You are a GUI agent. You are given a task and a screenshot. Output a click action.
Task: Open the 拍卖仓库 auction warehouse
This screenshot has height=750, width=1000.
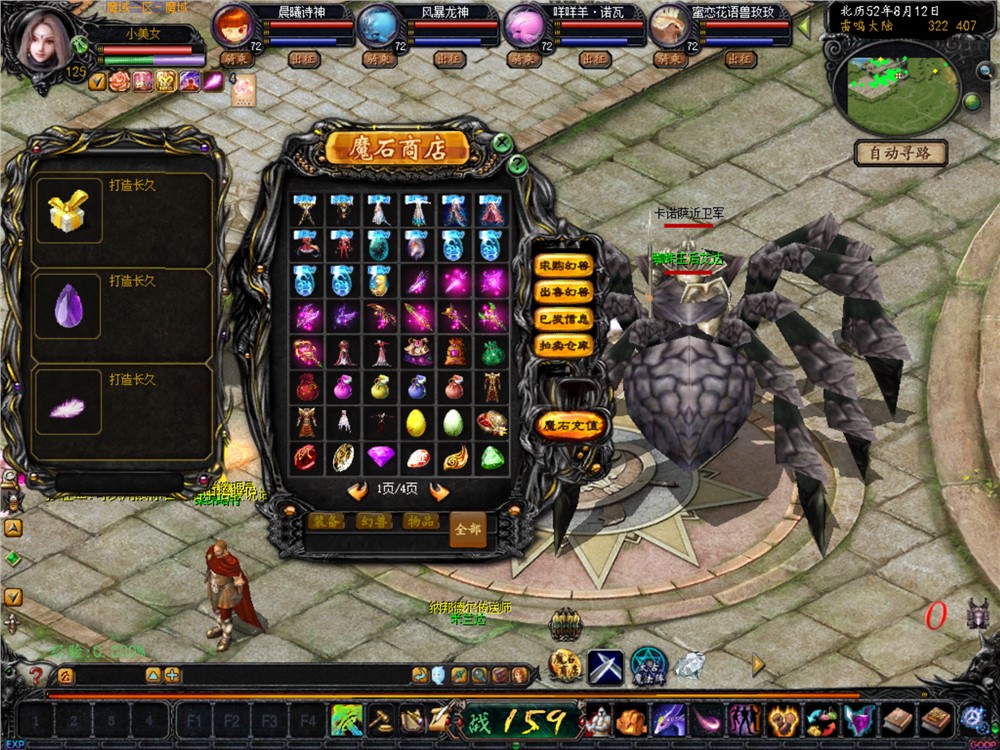[x=565, y=345]
